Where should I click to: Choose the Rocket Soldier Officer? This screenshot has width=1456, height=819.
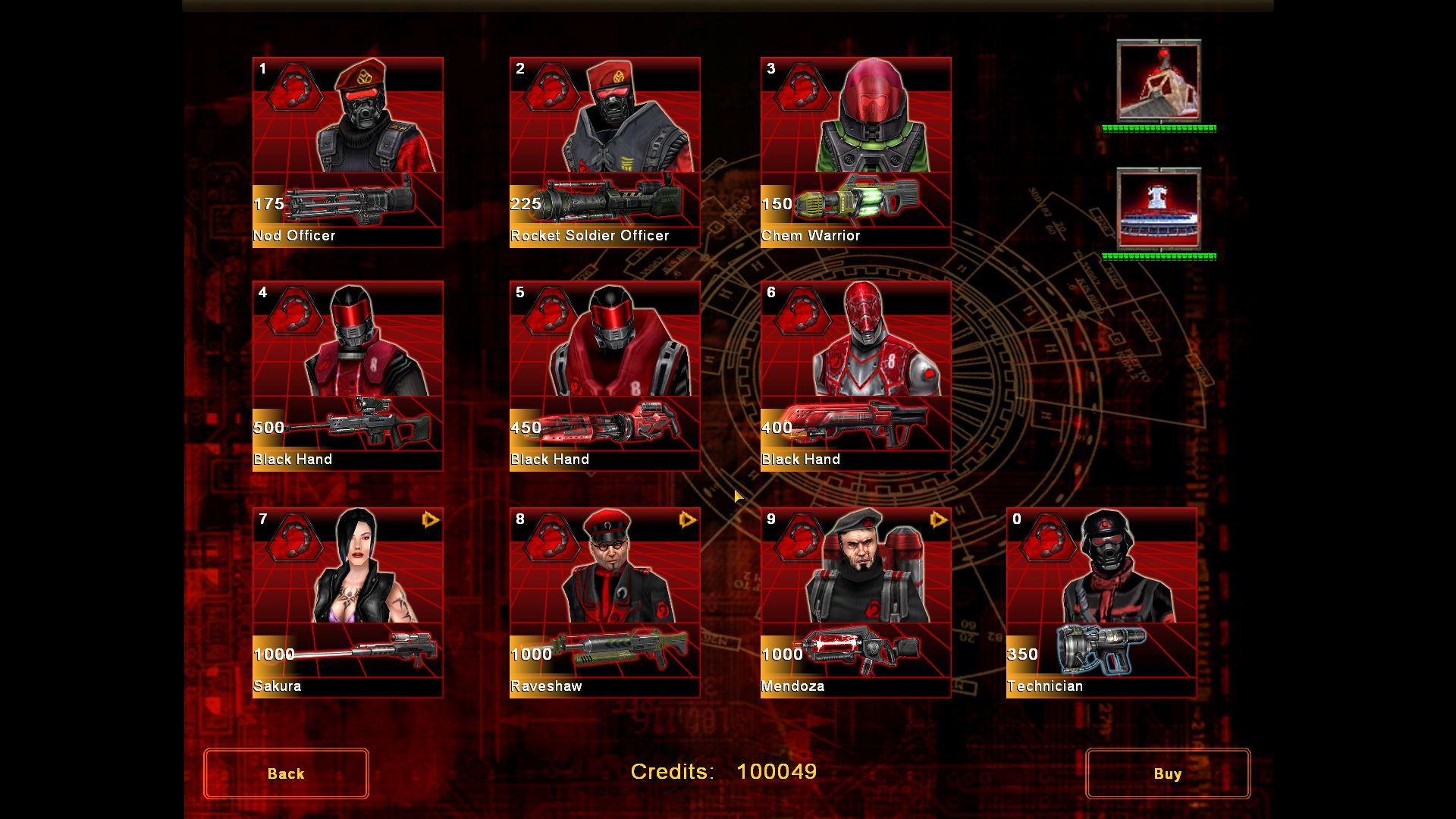click(x=604, y=152)
